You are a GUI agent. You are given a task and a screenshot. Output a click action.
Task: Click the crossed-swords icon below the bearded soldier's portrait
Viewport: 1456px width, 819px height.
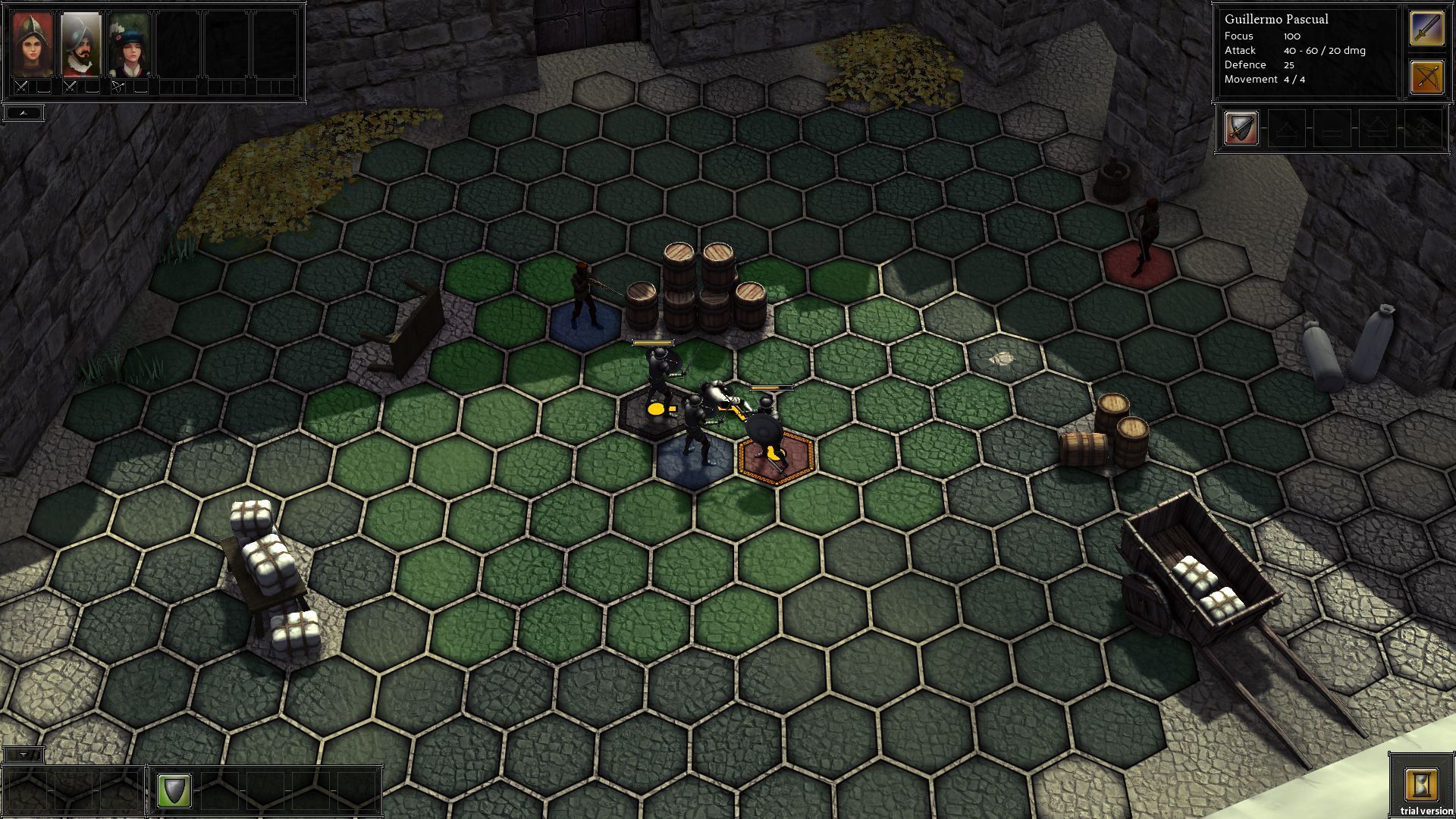click(70, 87)
